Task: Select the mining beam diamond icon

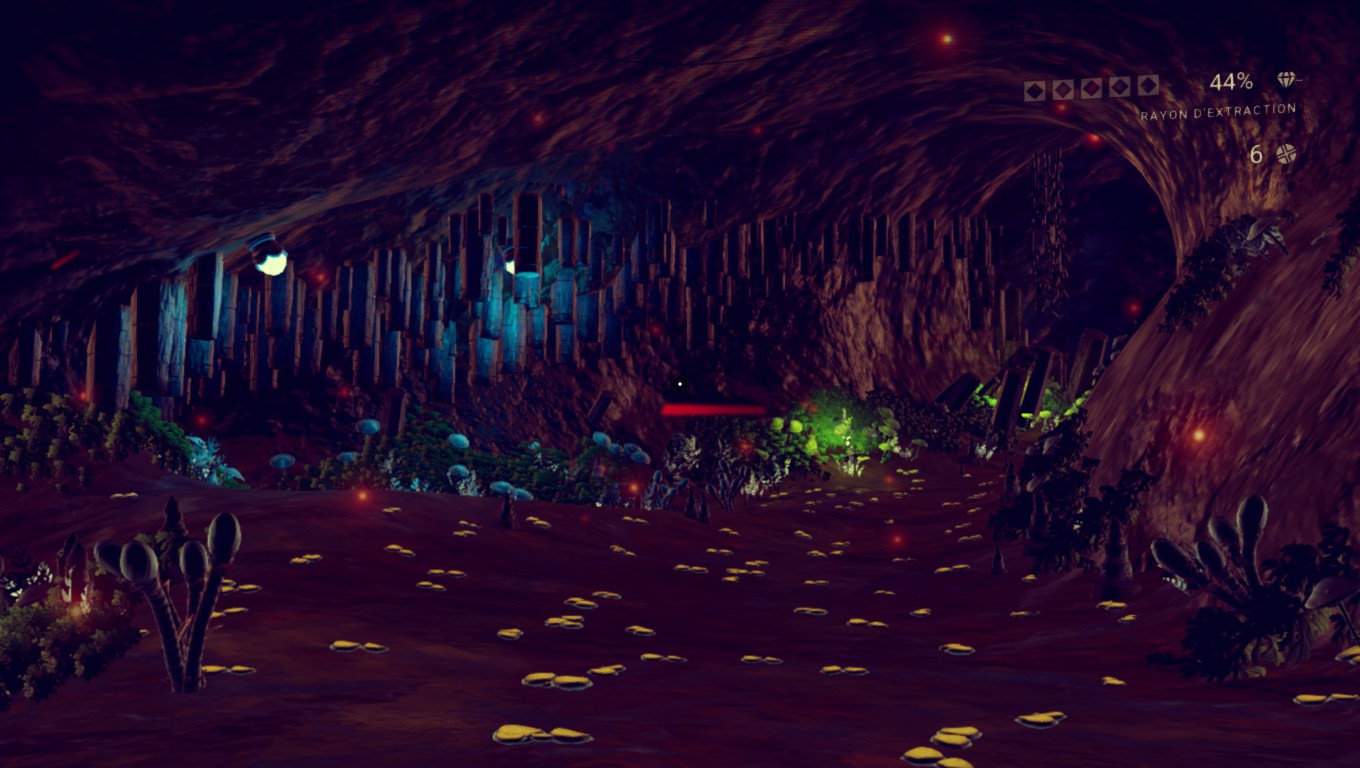Action: pos(1286,81)
